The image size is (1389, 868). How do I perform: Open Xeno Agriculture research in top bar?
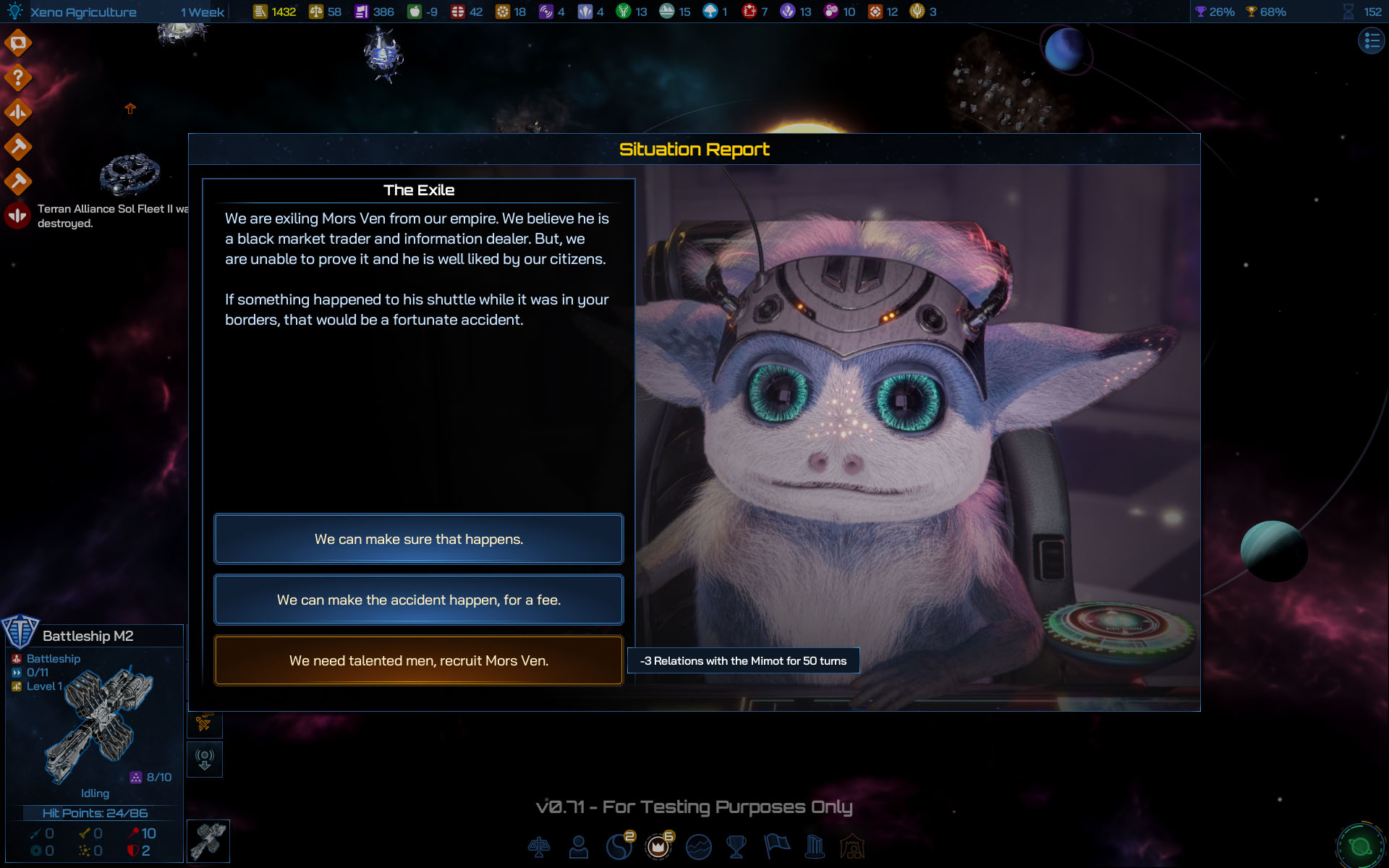(x=83, y=12)
